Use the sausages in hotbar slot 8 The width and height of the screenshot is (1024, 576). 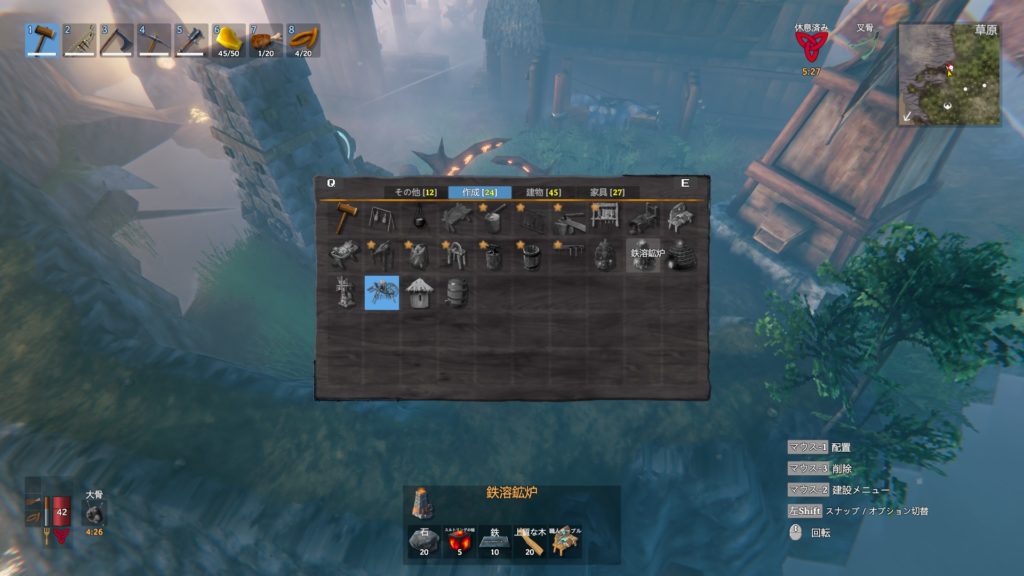tap(303, 40)
